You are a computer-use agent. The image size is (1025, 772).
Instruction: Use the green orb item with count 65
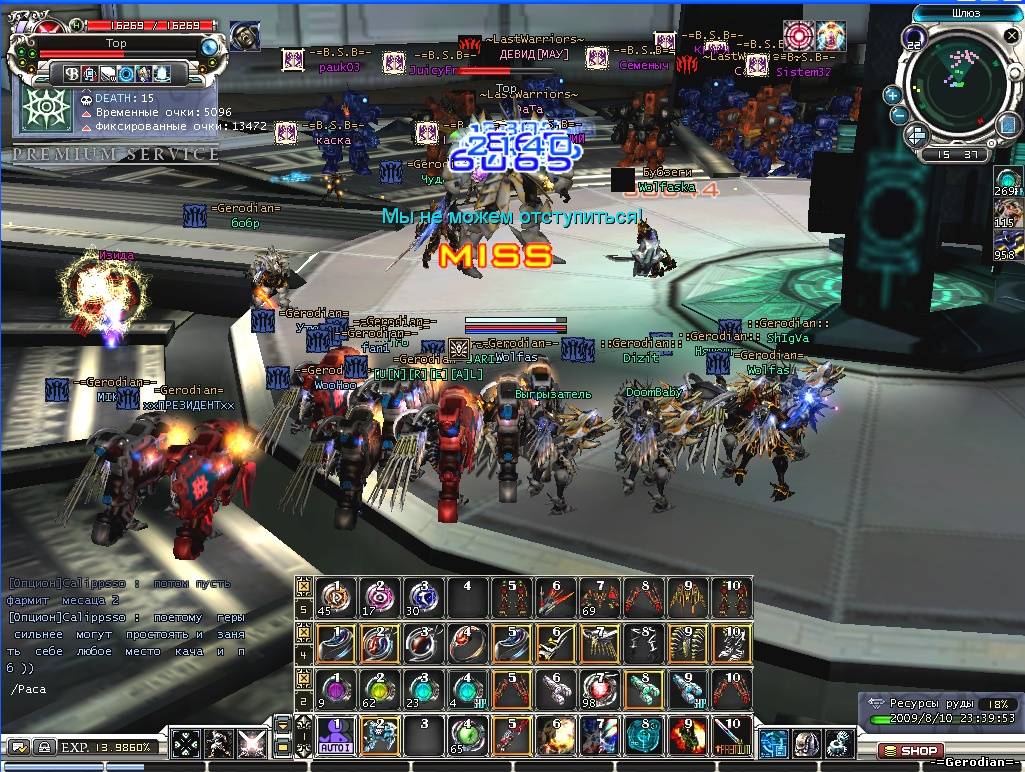[466, 736]
